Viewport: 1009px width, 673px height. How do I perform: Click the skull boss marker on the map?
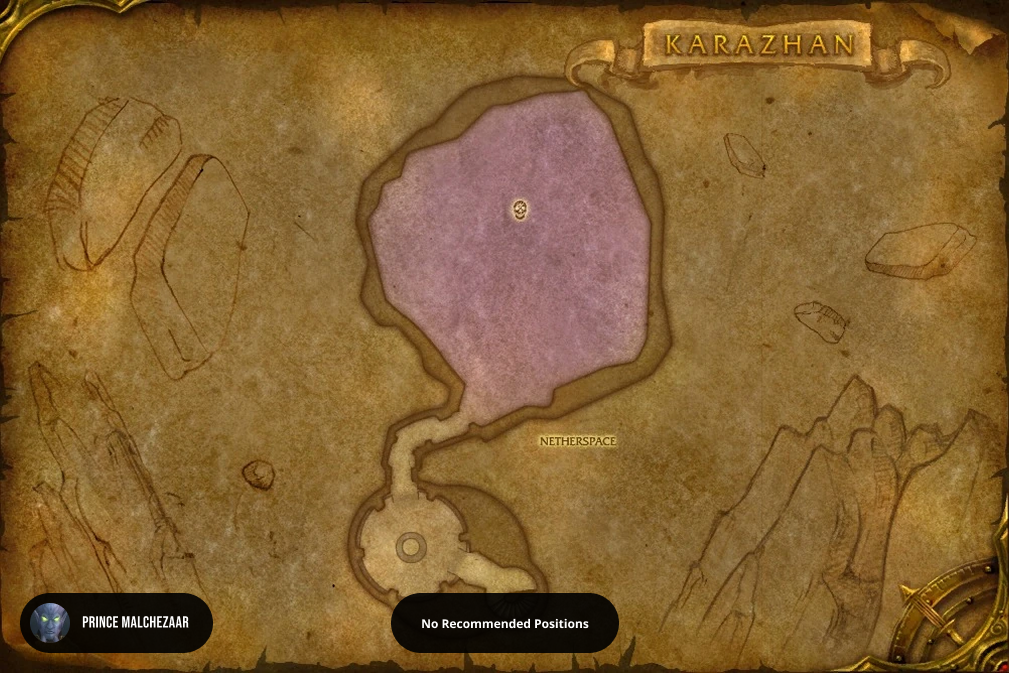pyautogui.click(x=520, y=210)
